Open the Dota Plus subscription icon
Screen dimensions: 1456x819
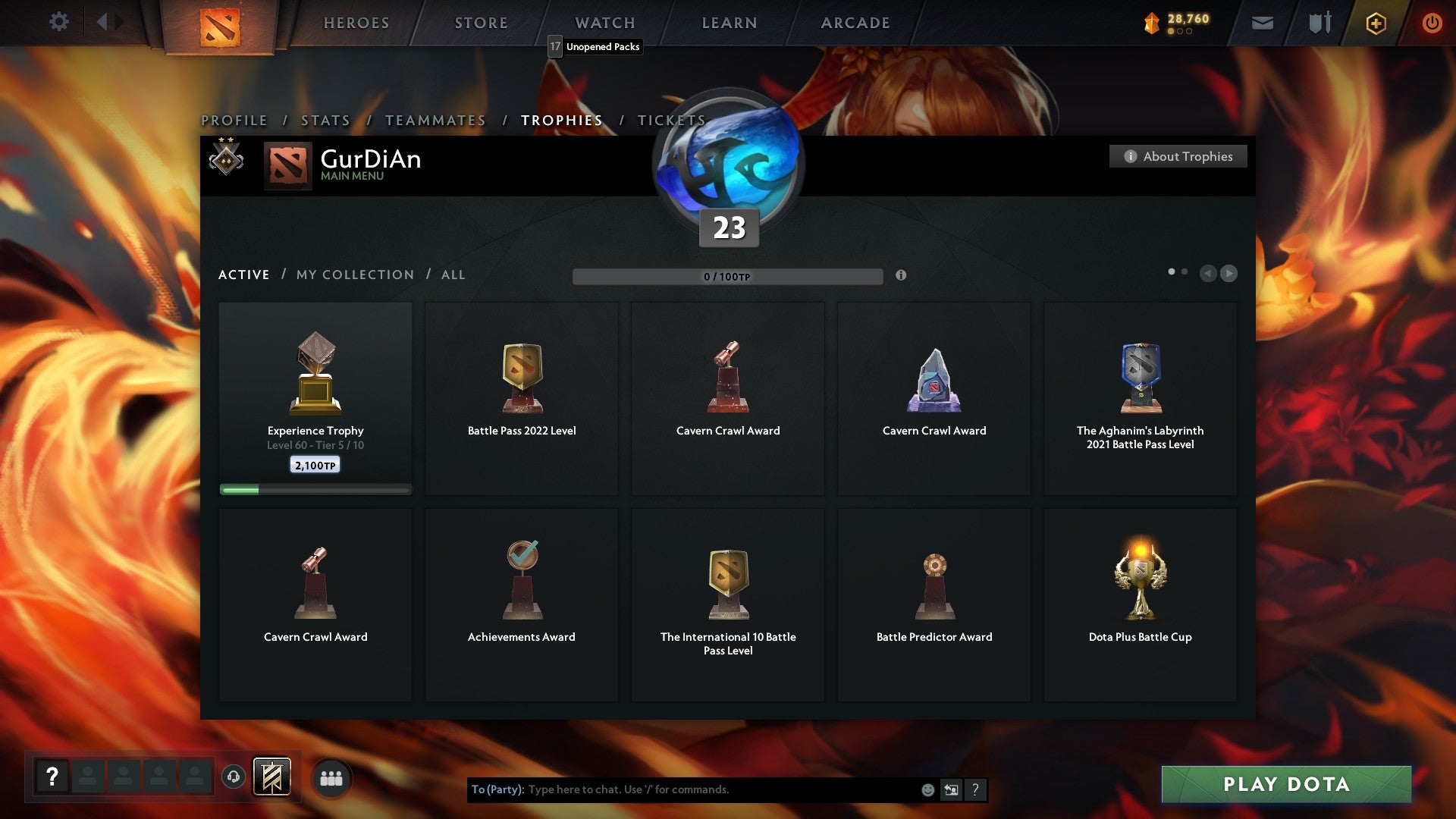point(1375,23)
